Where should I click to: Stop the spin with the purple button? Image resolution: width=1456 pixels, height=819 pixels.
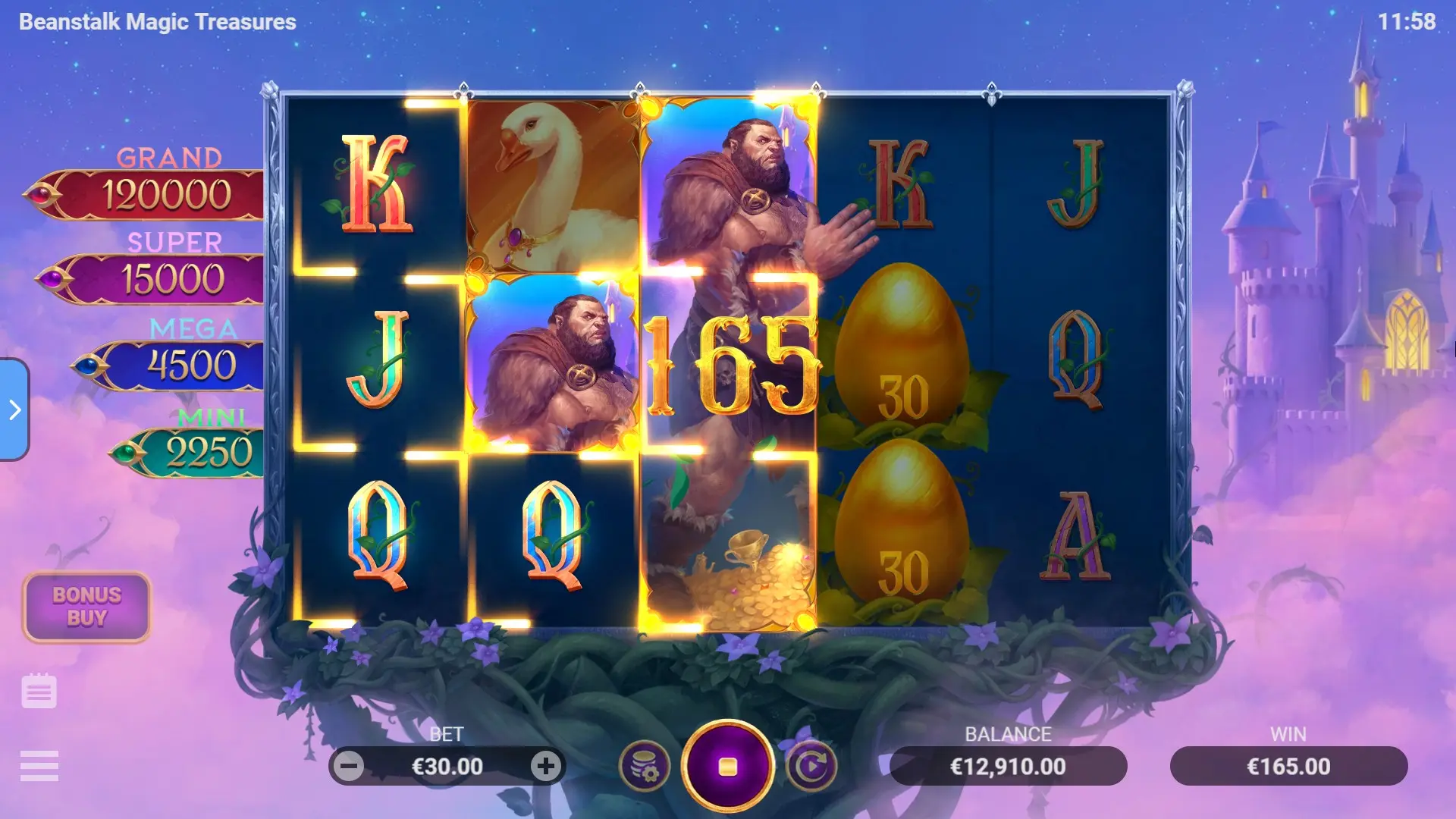[727, 766]
